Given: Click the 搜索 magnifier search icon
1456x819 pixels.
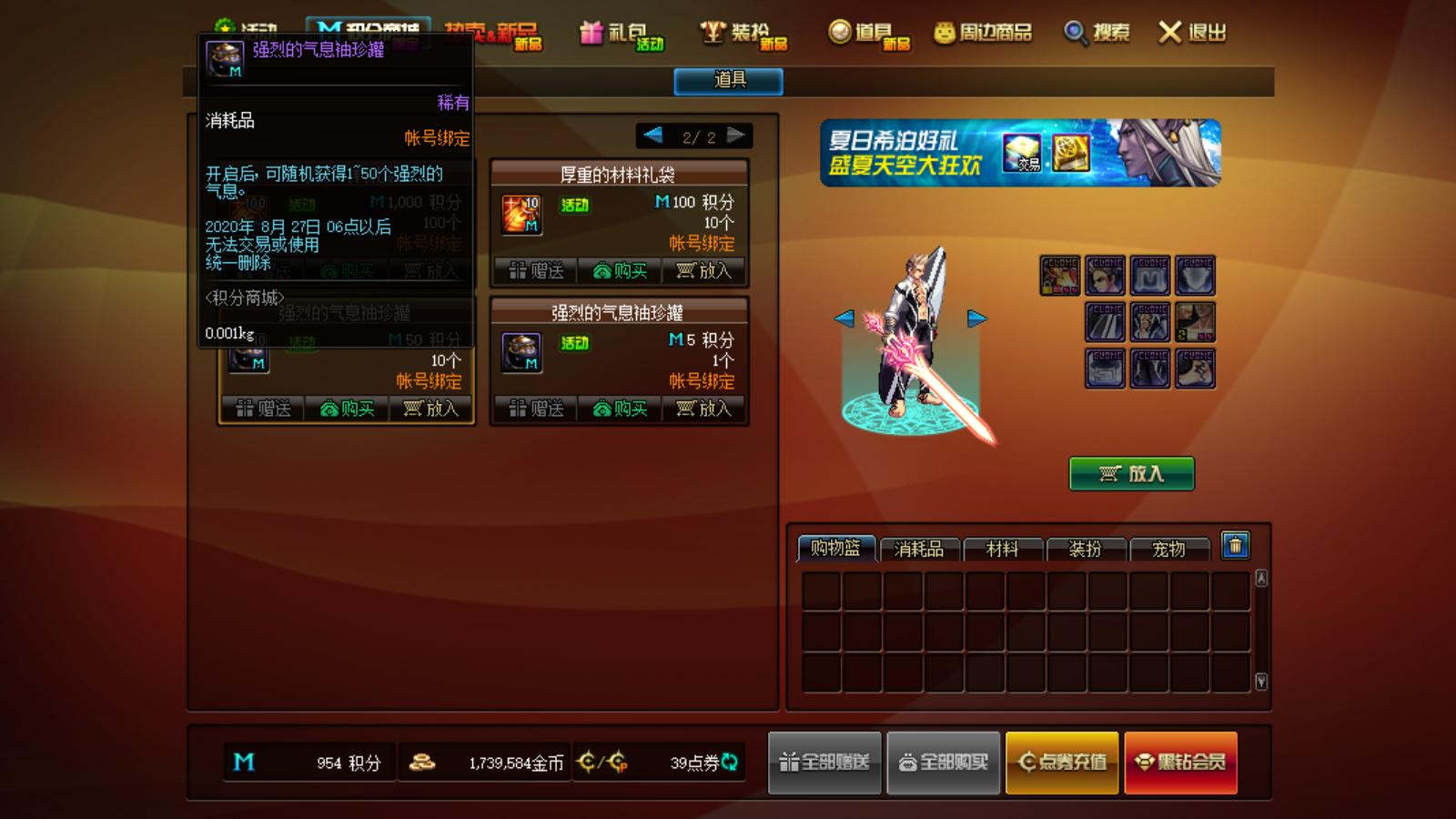Looking at the screenshot, I should 1077,32.
